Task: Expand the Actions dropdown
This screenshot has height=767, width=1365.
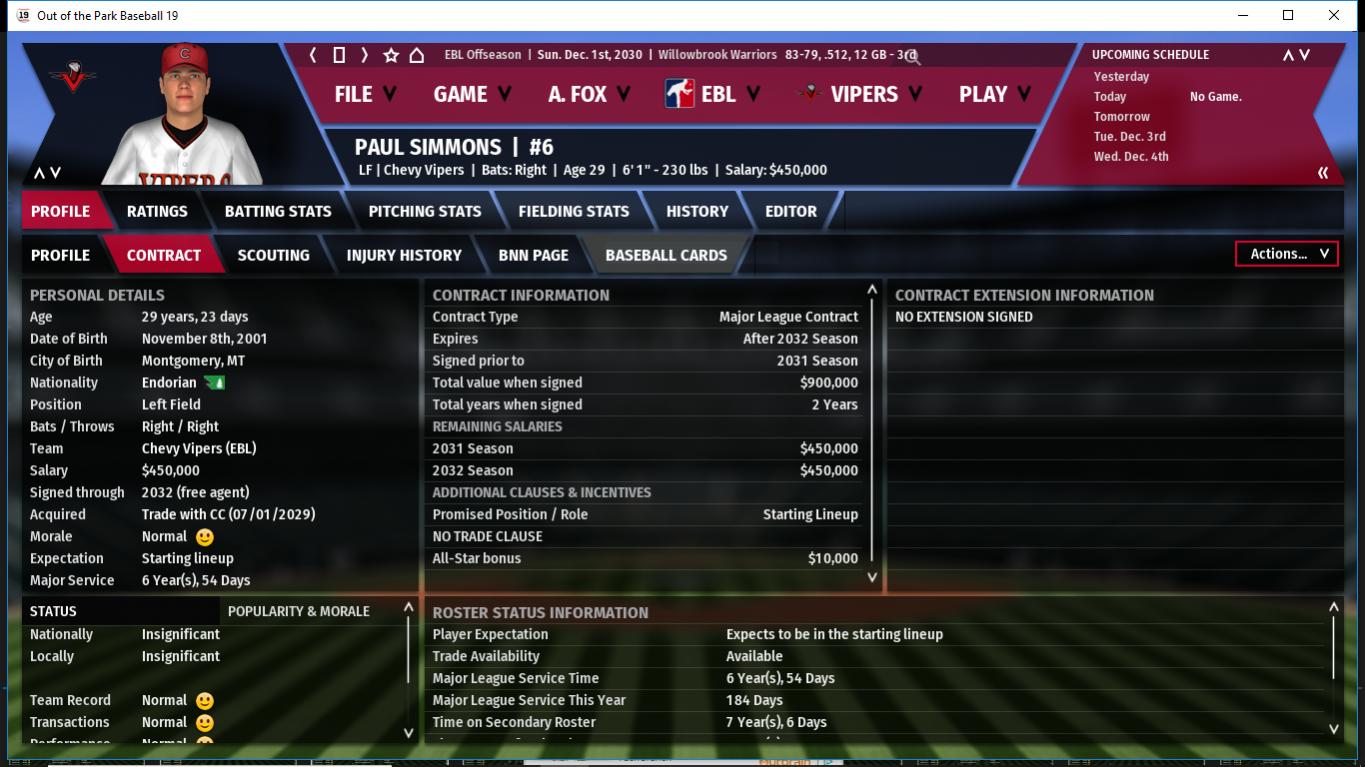Action: 1287,254
